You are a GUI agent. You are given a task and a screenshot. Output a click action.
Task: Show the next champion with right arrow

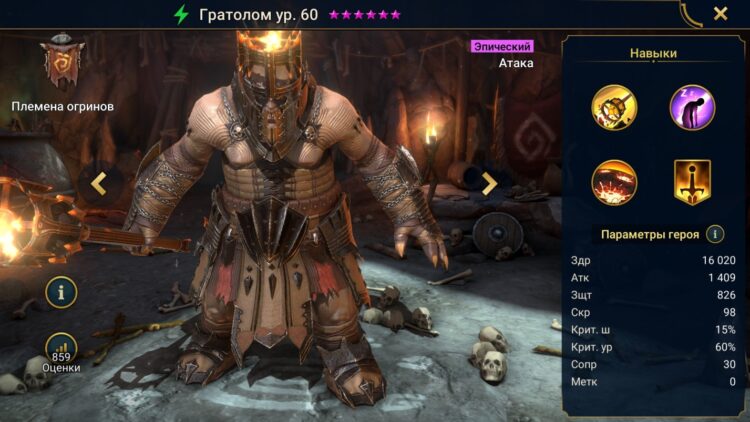pos(489,183)
